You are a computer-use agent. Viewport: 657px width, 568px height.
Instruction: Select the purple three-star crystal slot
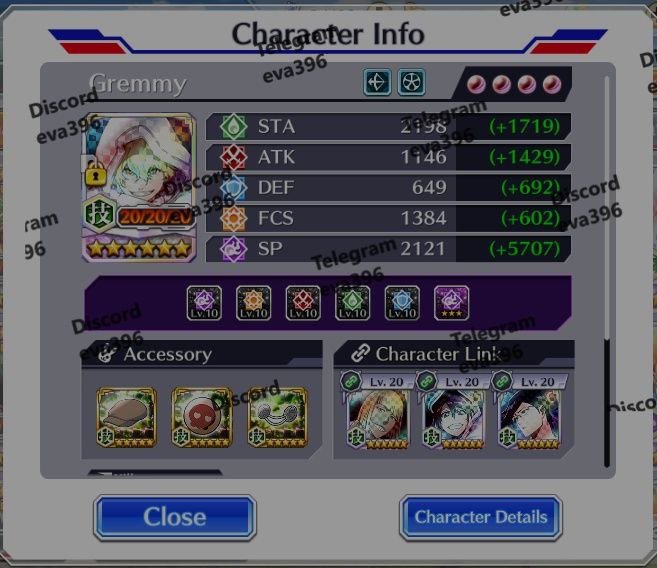coord(452,303)
